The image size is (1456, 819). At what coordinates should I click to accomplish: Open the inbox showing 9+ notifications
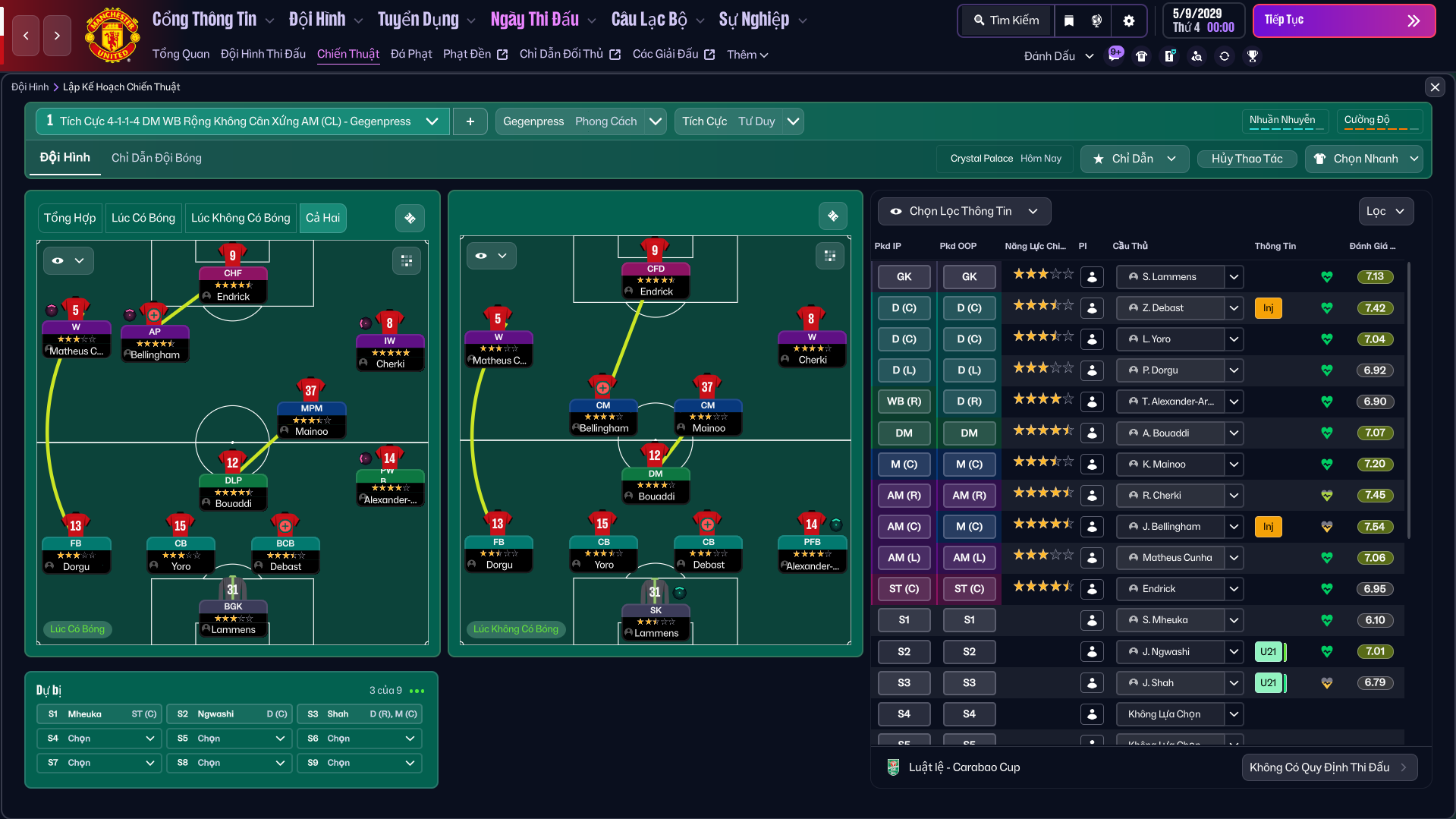click(x=1115, y=55)
